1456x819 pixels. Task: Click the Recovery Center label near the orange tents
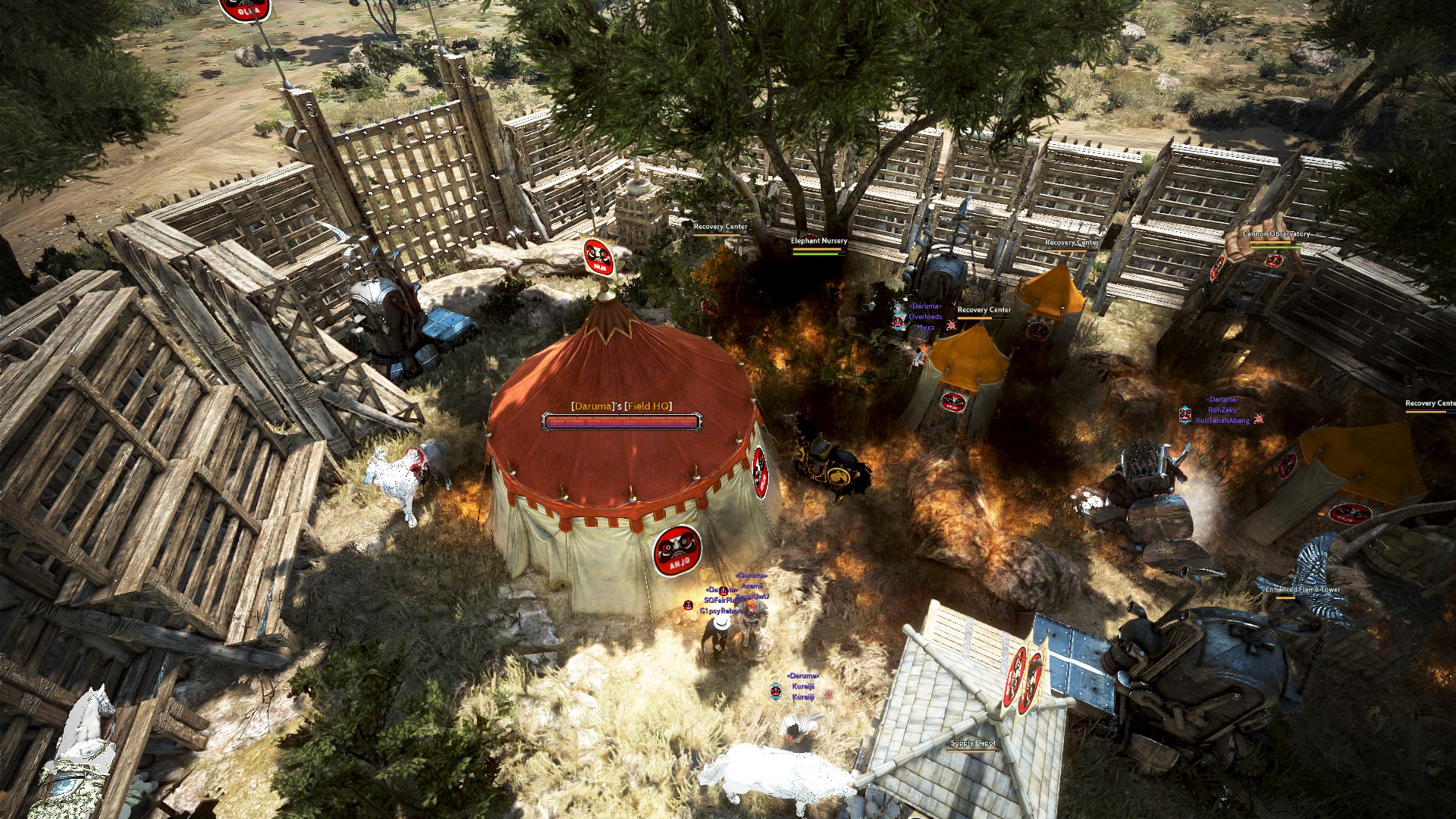pyautogui.click(x=984, y=309)
